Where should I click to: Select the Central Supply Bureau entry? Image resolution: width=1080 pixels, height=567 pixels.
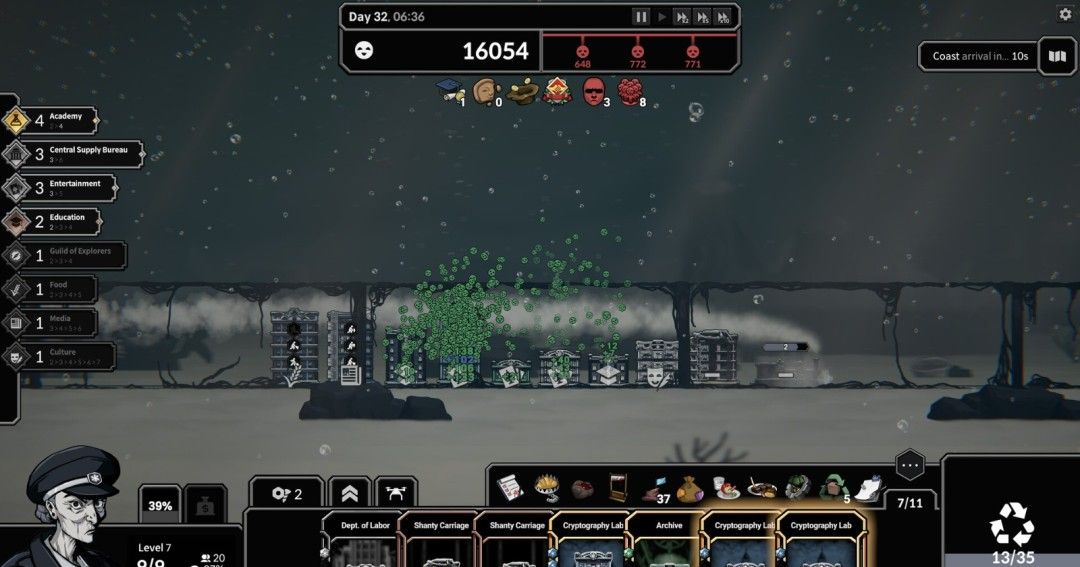[x=73, y=154]
